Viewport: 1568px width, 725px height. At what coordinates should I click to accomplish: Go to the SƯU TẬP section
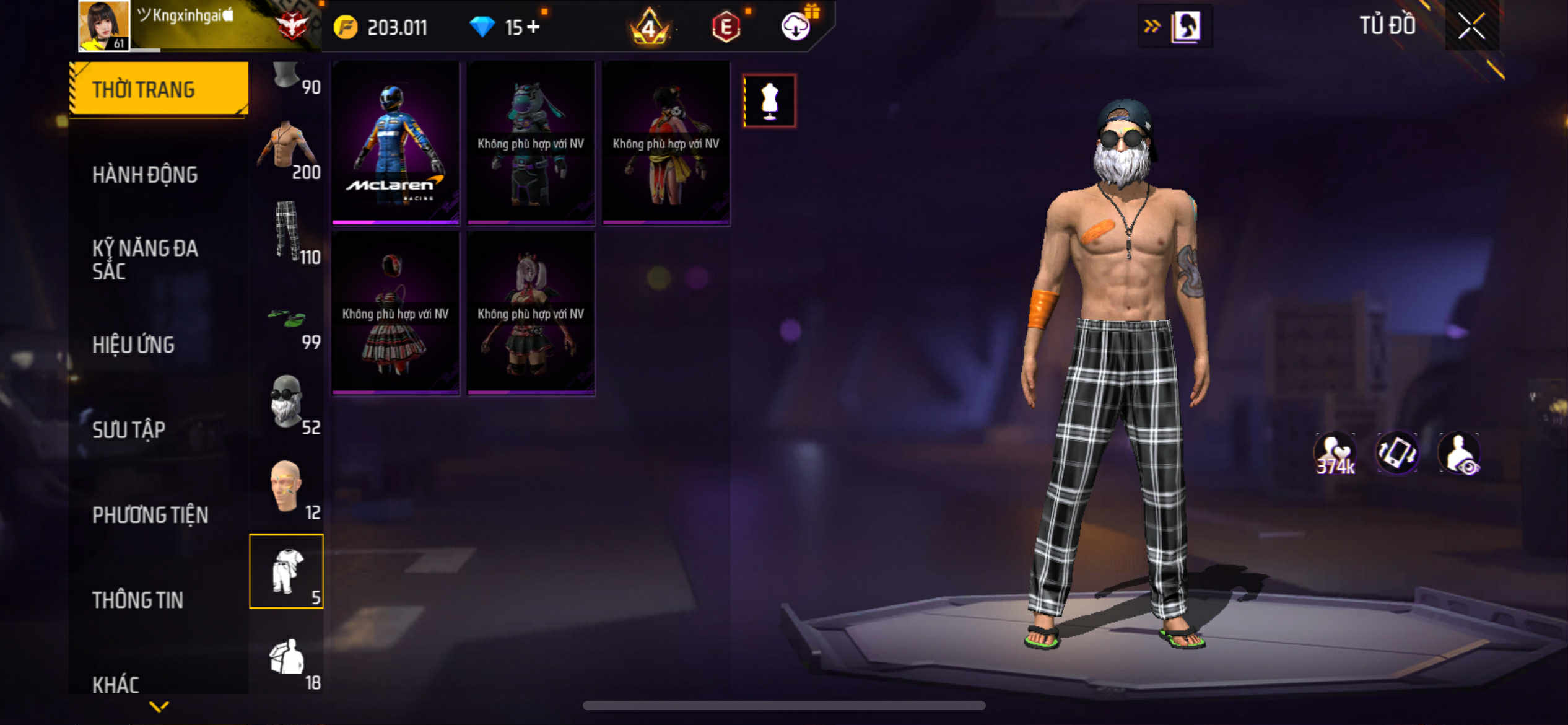[129, 429]
